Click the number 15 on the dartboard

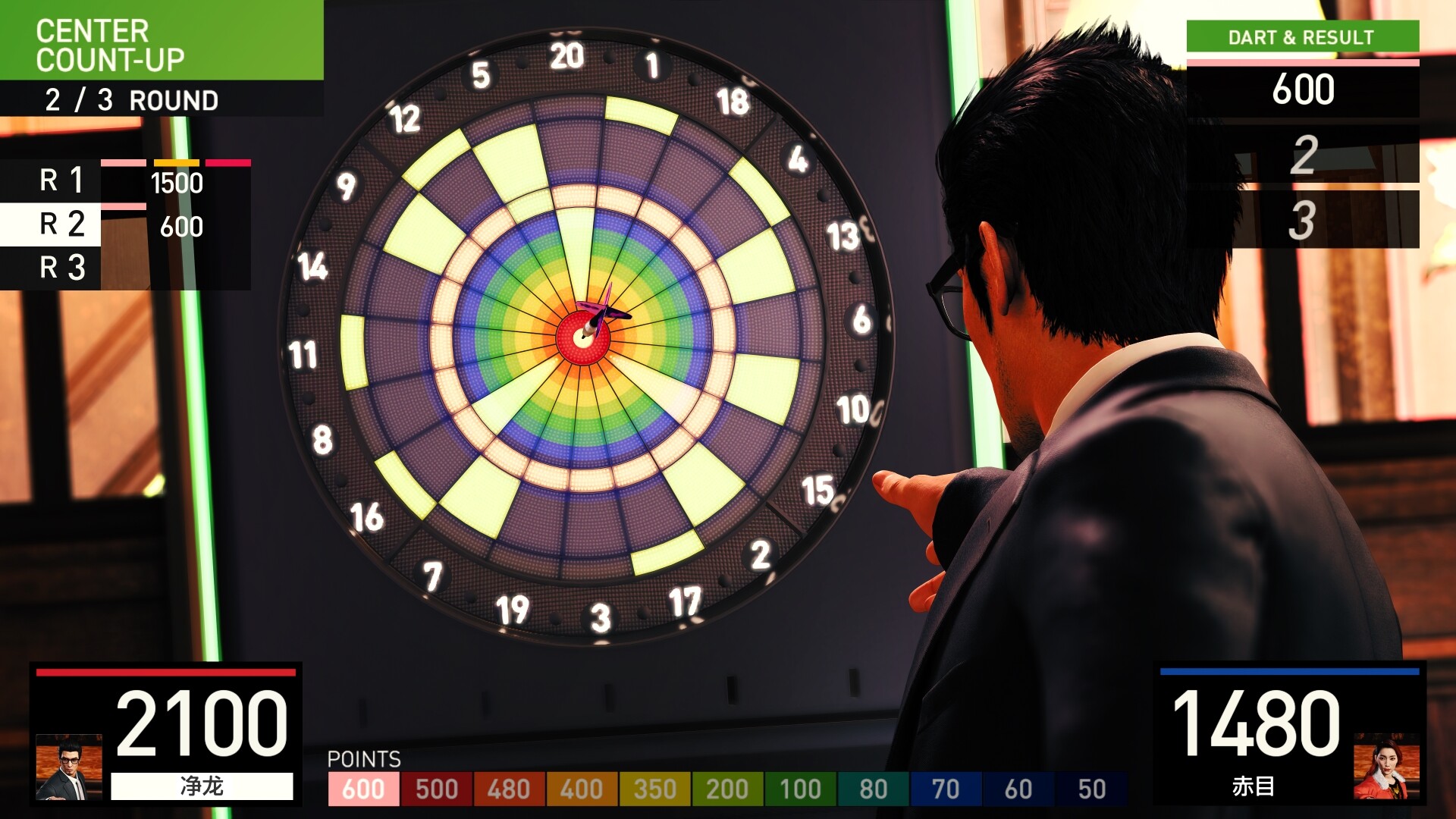pos(819,489)
